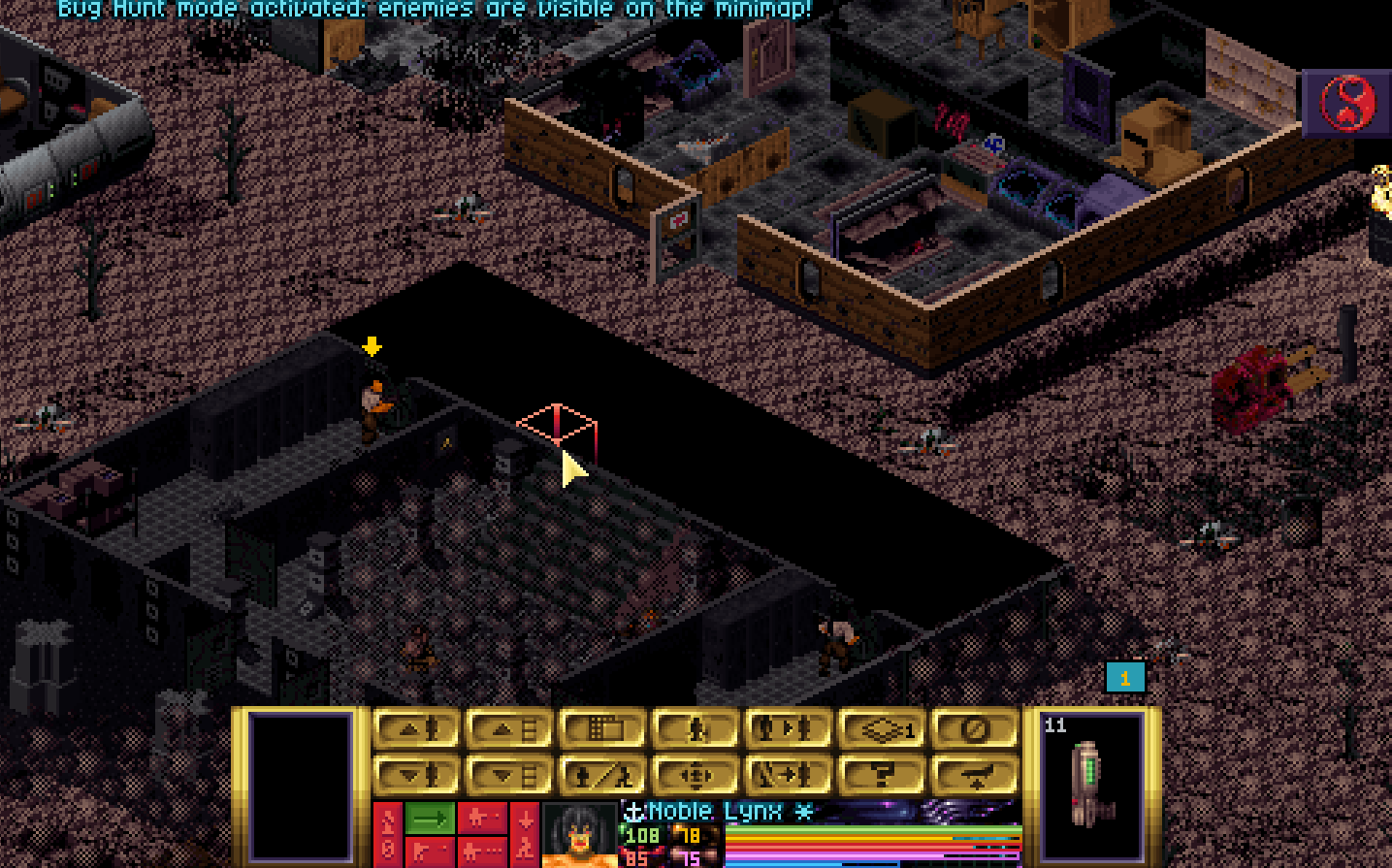Click the blue spotted-enemy indicator numbered 1
Screen dimensions: 1392x868
pyautogui.click(x=1125, y=678)
